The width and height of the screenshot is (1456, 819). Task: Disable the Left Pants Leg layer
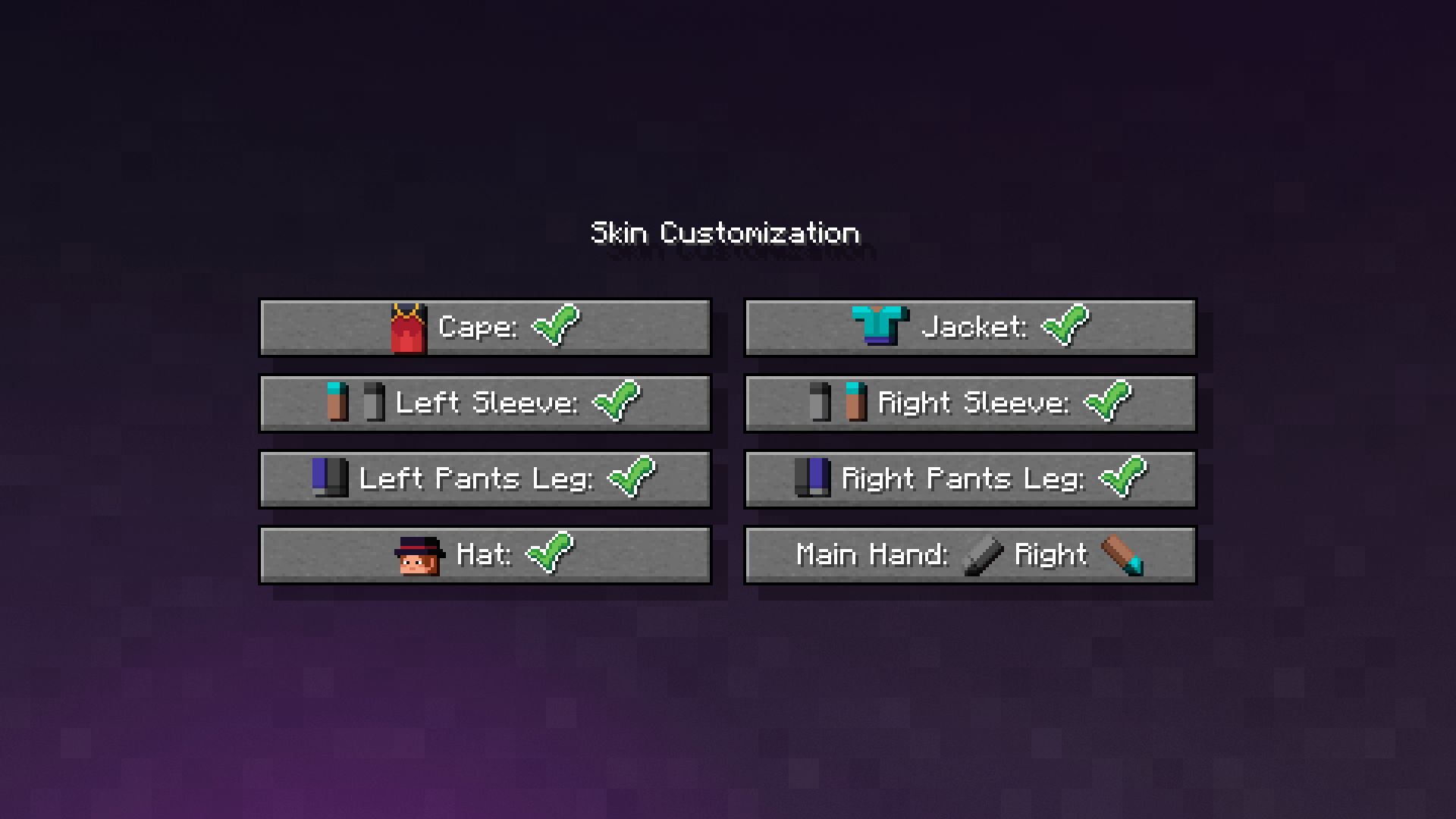tap(485, 479)
